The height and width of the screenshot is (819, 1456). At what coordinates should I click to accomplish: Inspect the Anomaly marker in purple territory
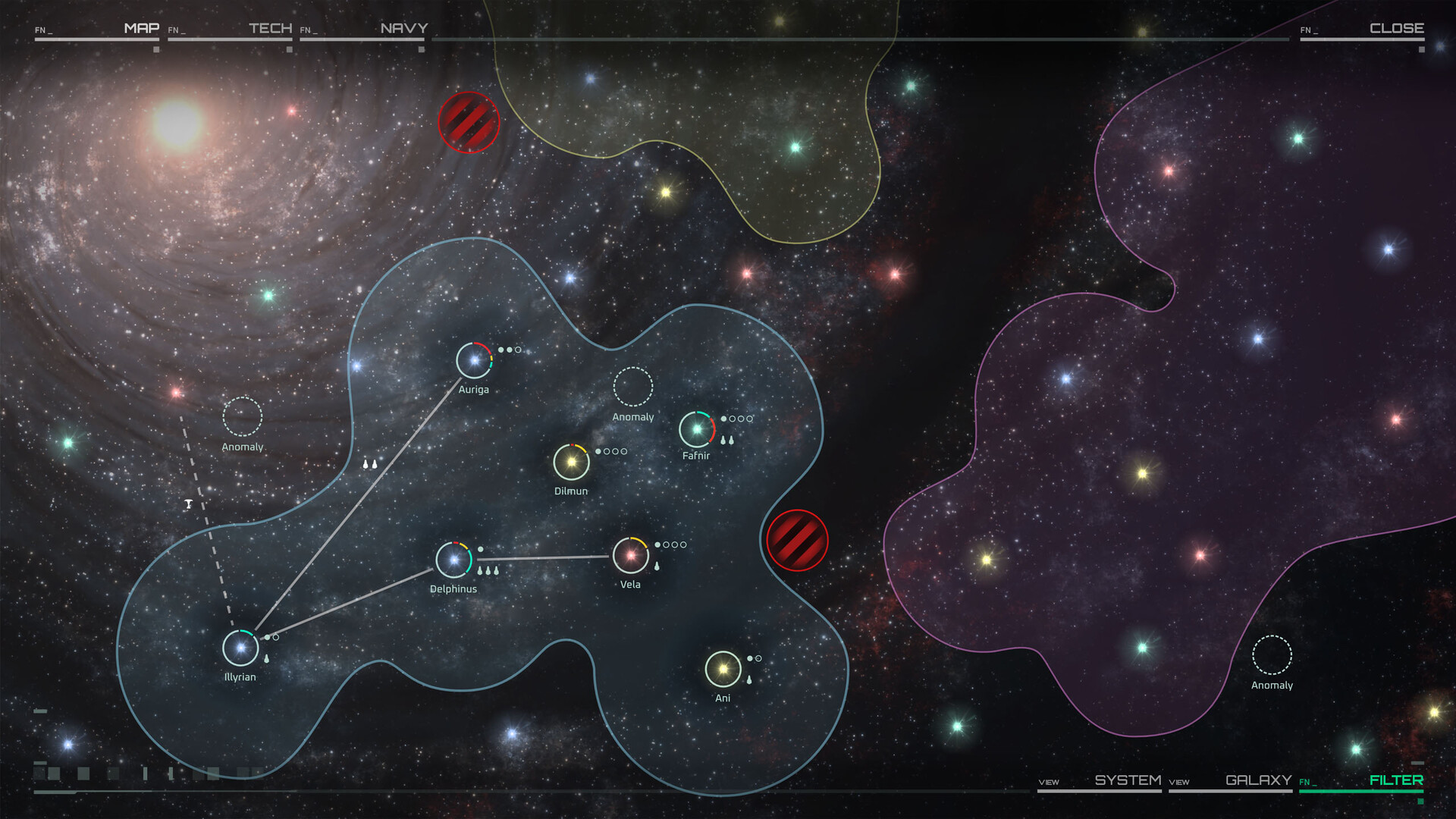[x=1272, y=654]
